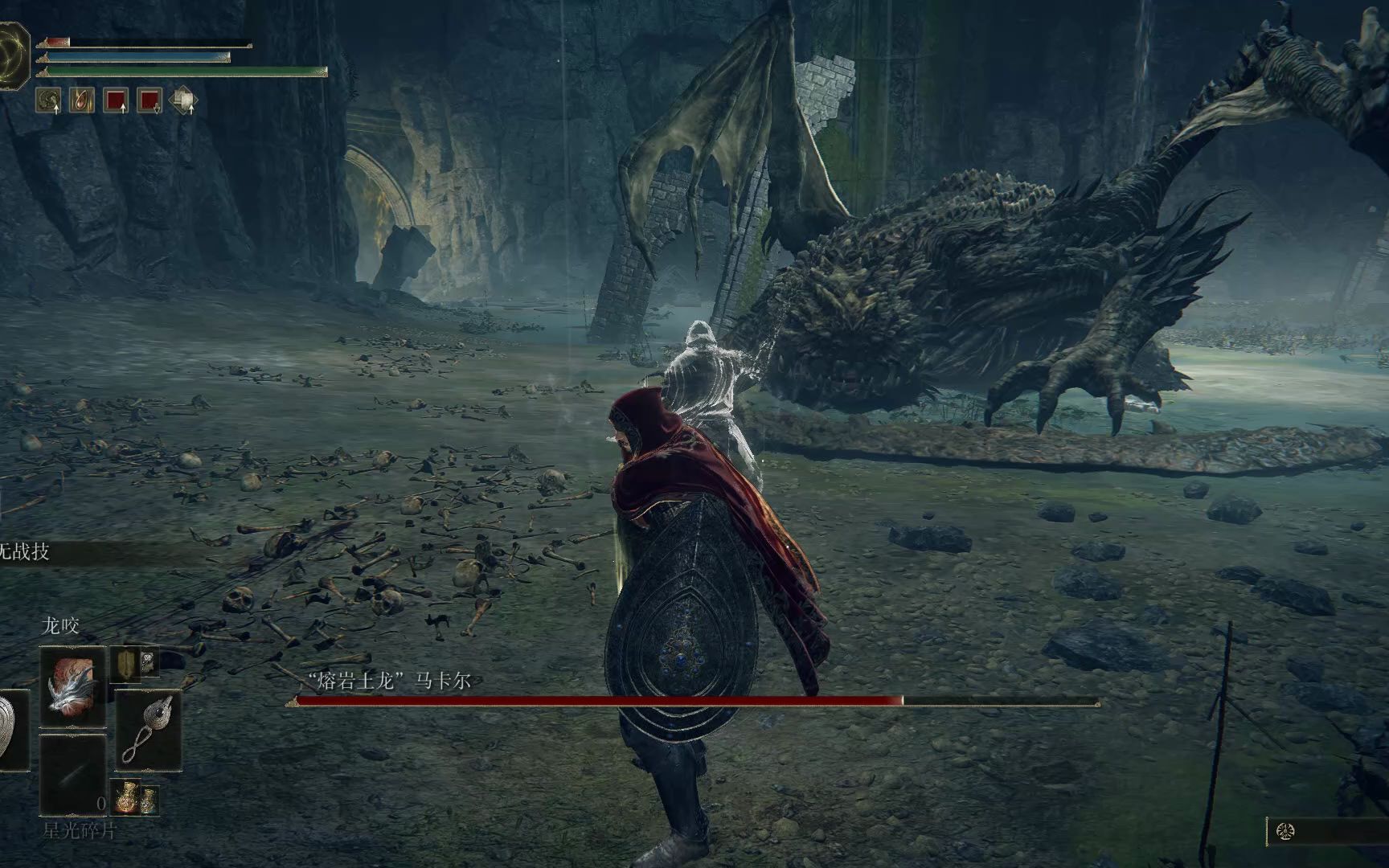Inspect the flame teardrop buff status icon
The height and width of the screenshot is (868, 1389).
82,100
